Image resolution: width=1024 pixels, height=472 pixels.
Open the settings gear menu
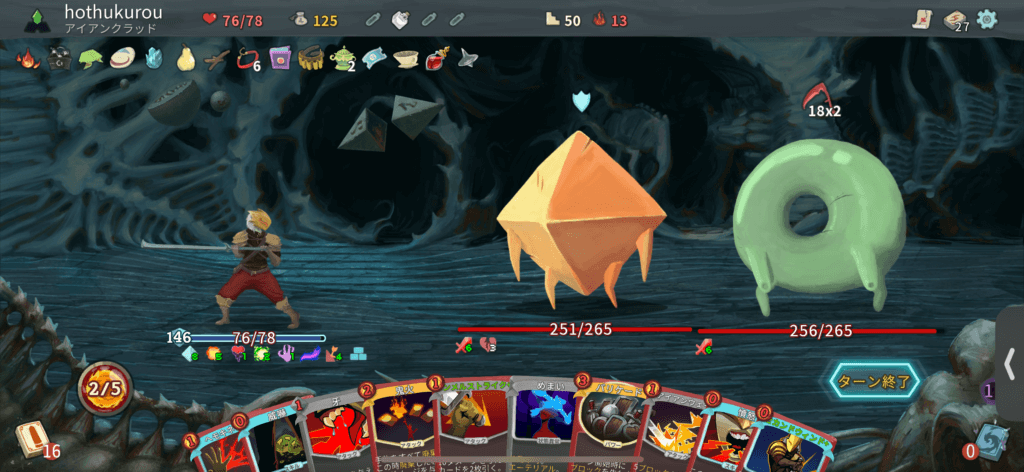(x=987, y=19)
